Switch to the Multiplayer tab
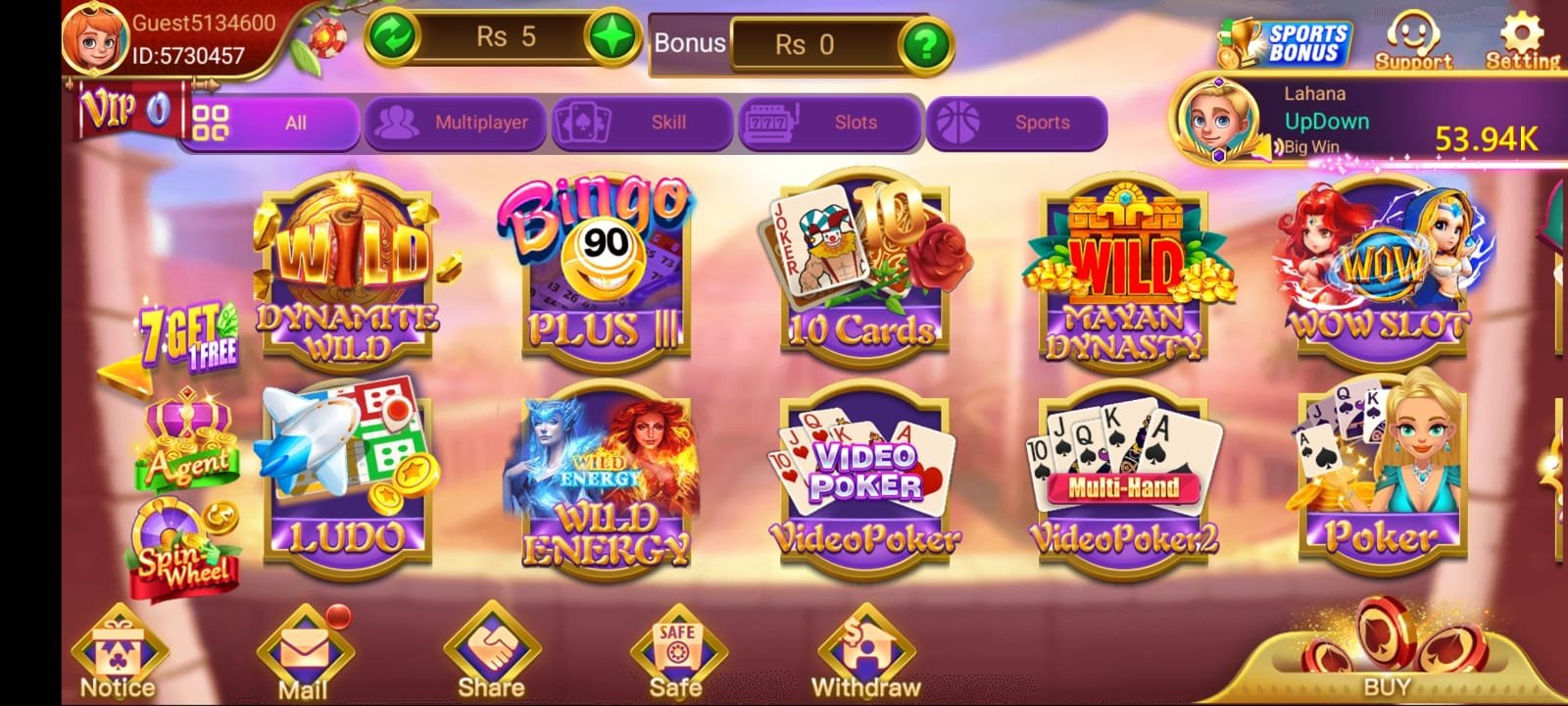1568x706 pixels. [x=456, y=123]
